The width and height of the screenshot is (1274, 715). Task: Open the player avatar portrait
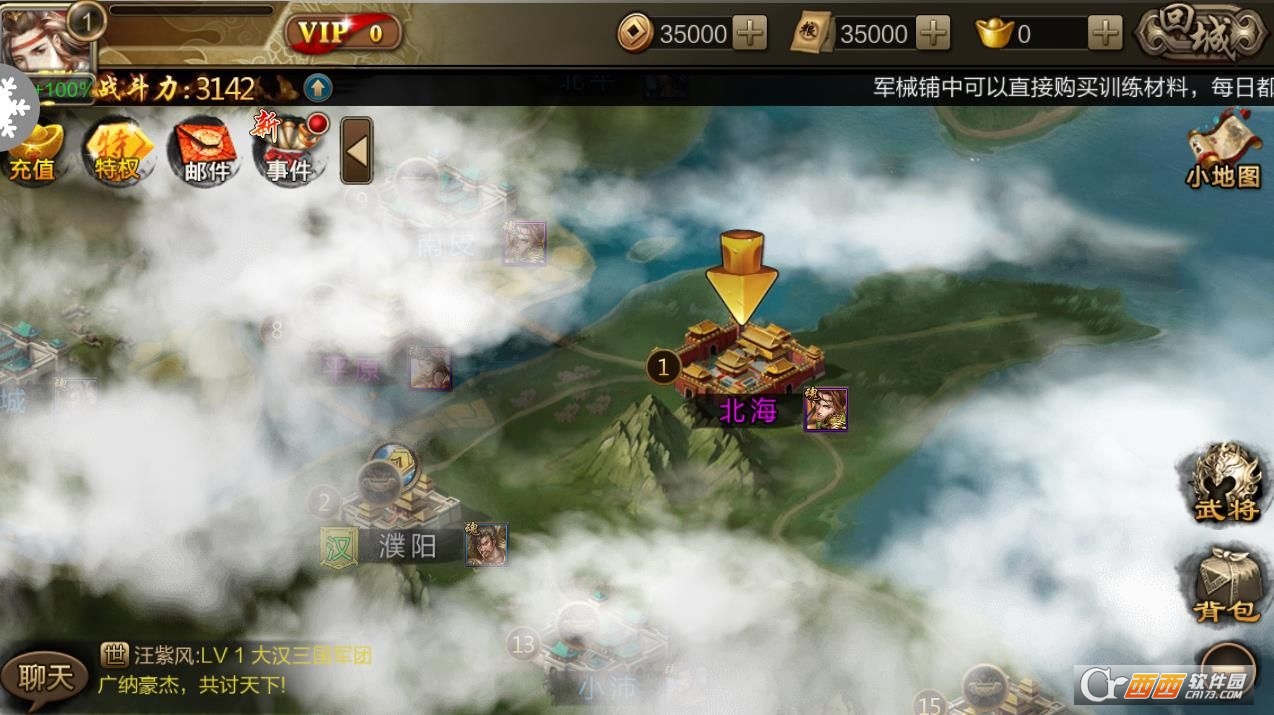coord(45,42)
